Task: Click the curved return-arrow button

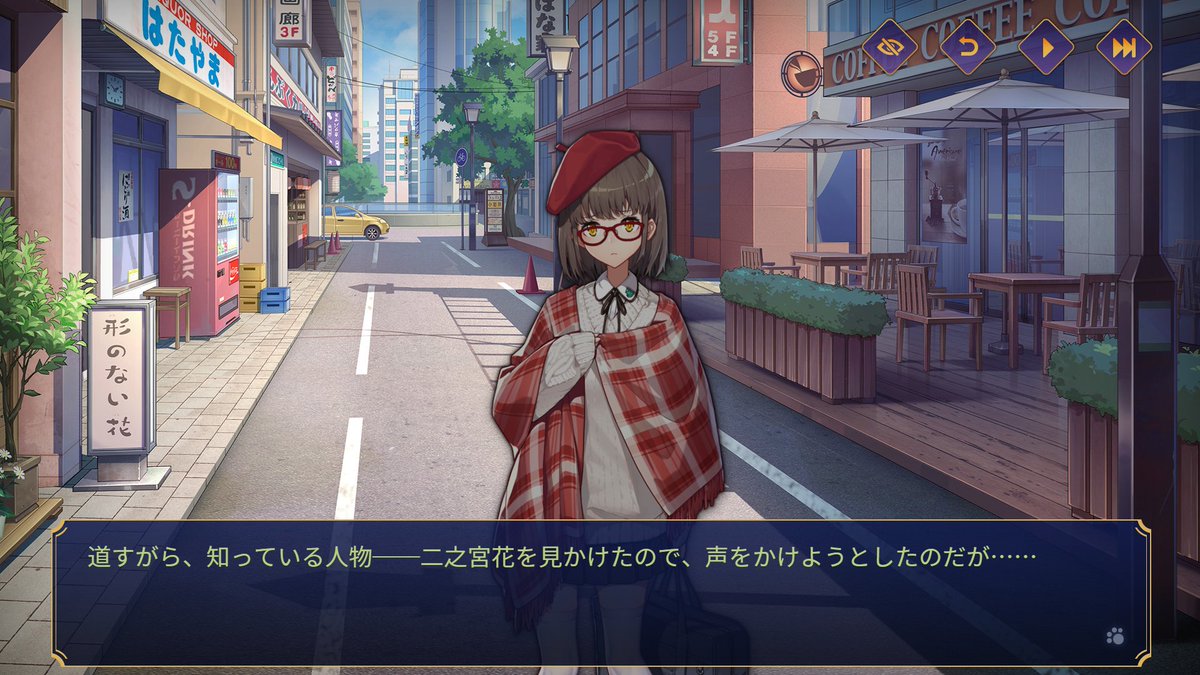Action: 967,47
